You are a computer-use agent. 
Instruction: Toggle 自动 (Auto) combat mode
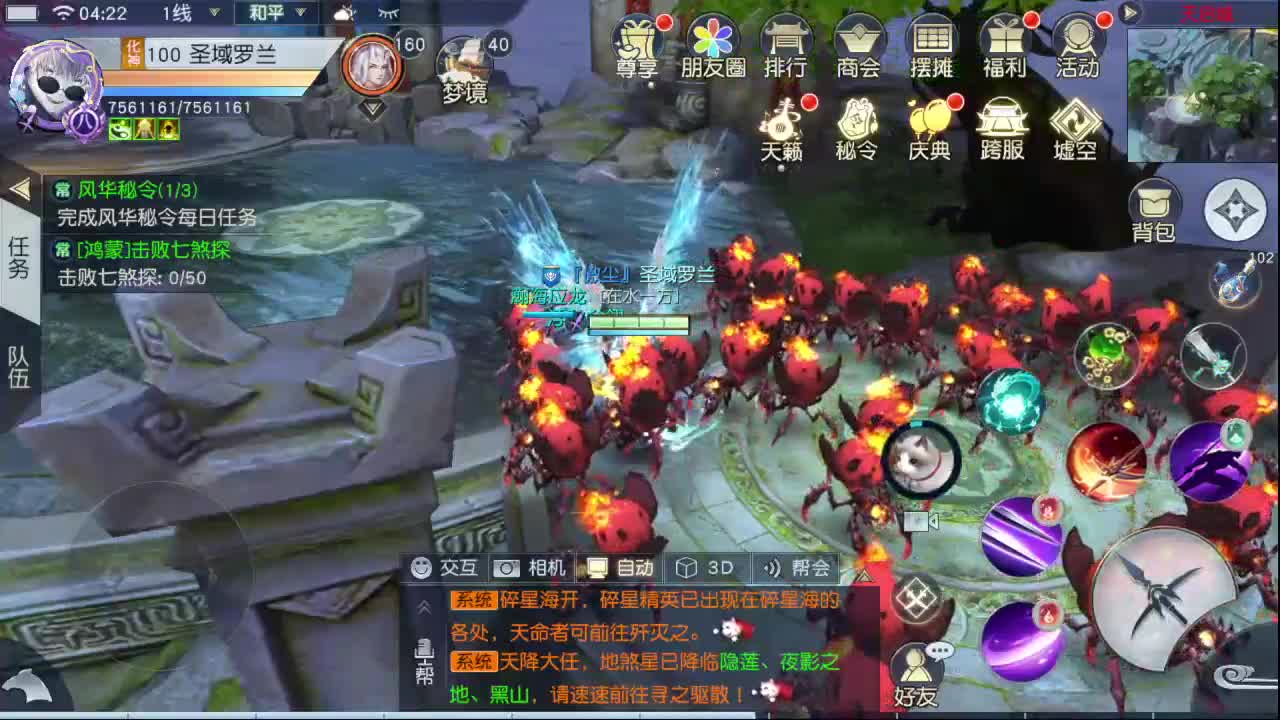tap(620, 567)
